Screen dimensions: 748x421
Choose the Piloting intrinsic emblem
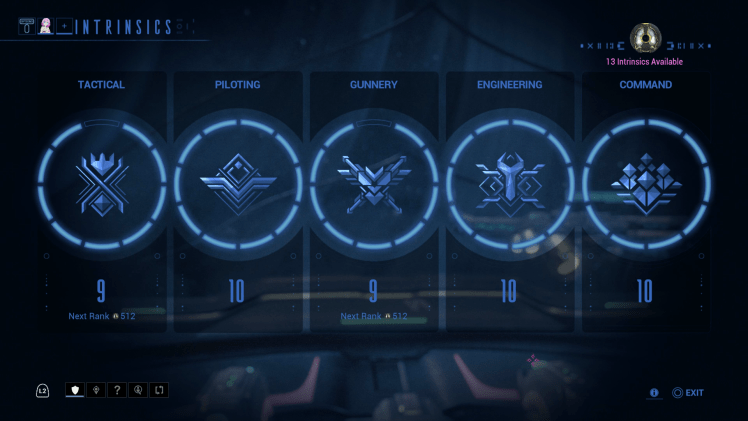click(237, 185)
